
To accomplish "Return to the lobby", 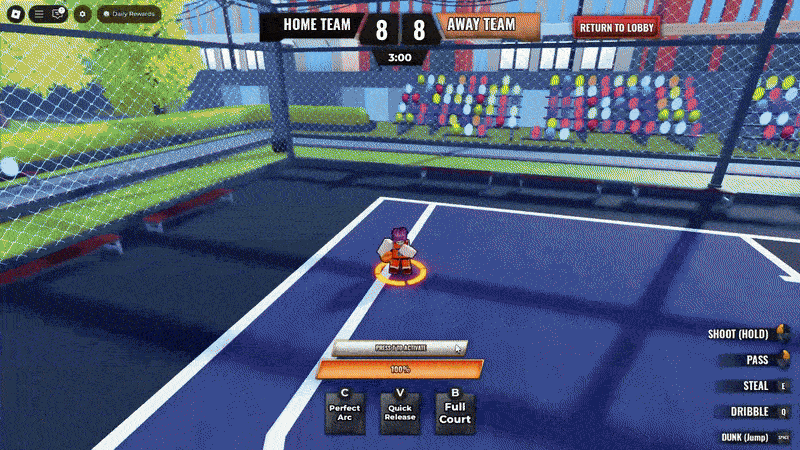I will (x=616, y=28).
